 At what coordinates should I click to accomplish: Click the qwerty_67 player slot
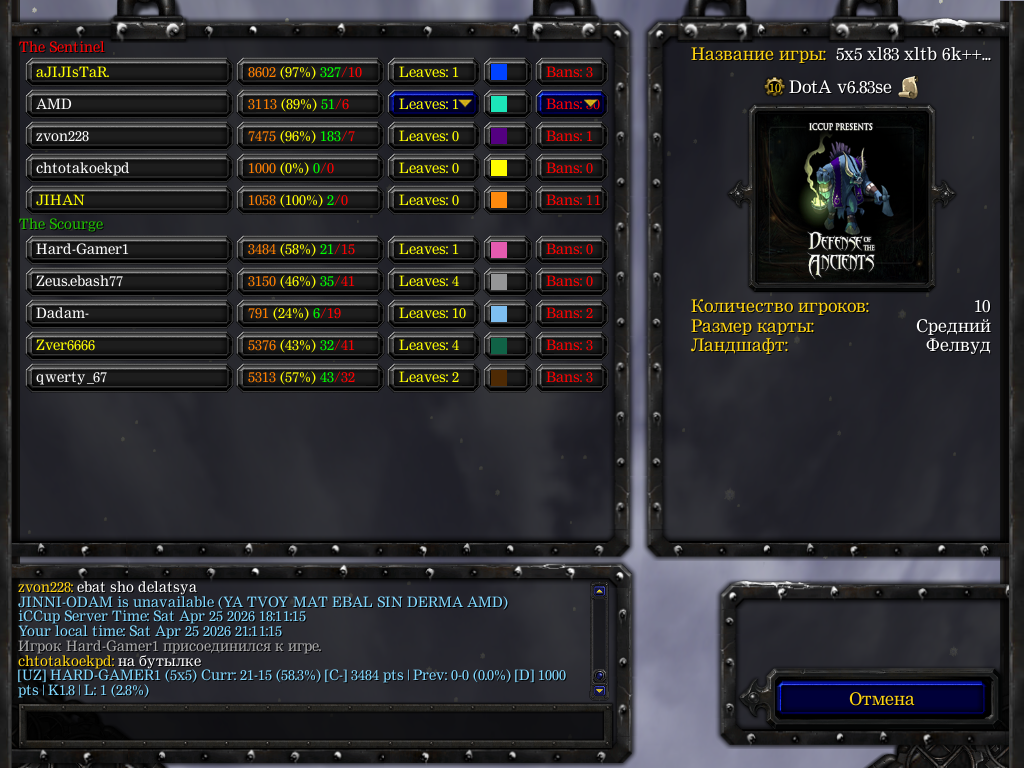point(129,377)
